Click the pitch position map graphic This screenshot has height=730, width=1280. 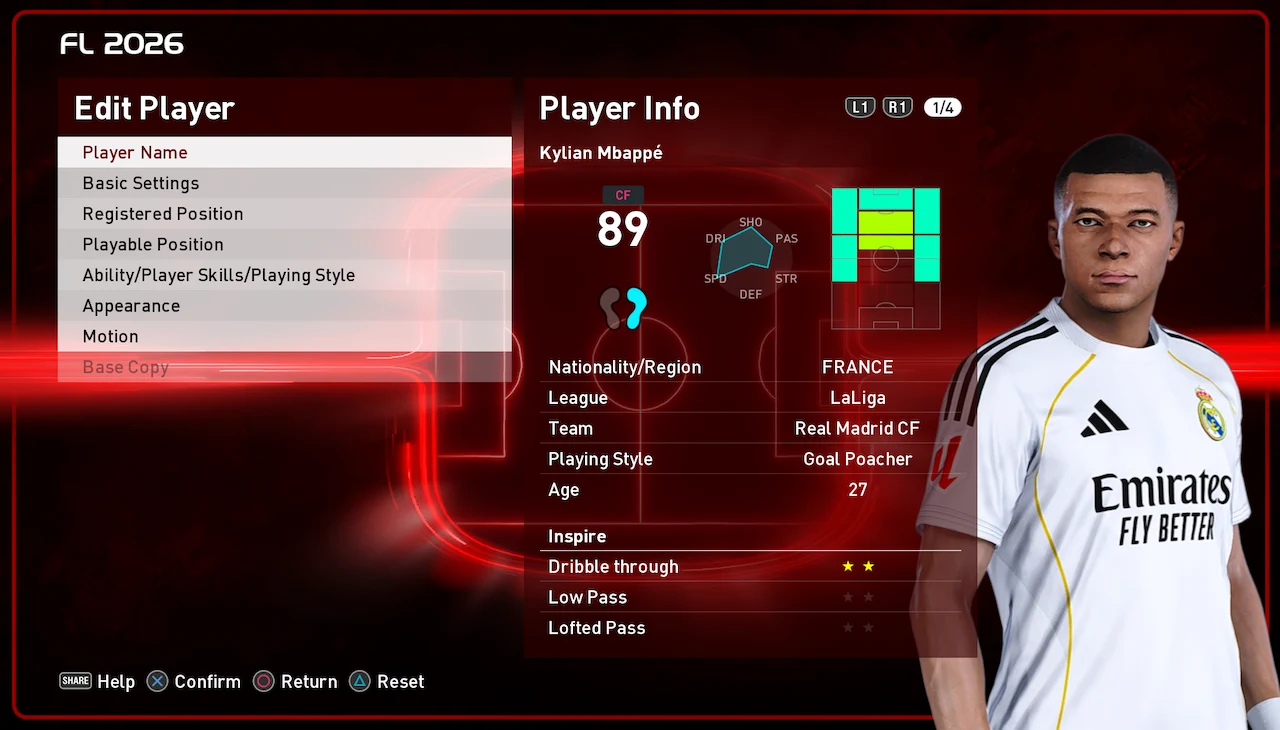885,258
